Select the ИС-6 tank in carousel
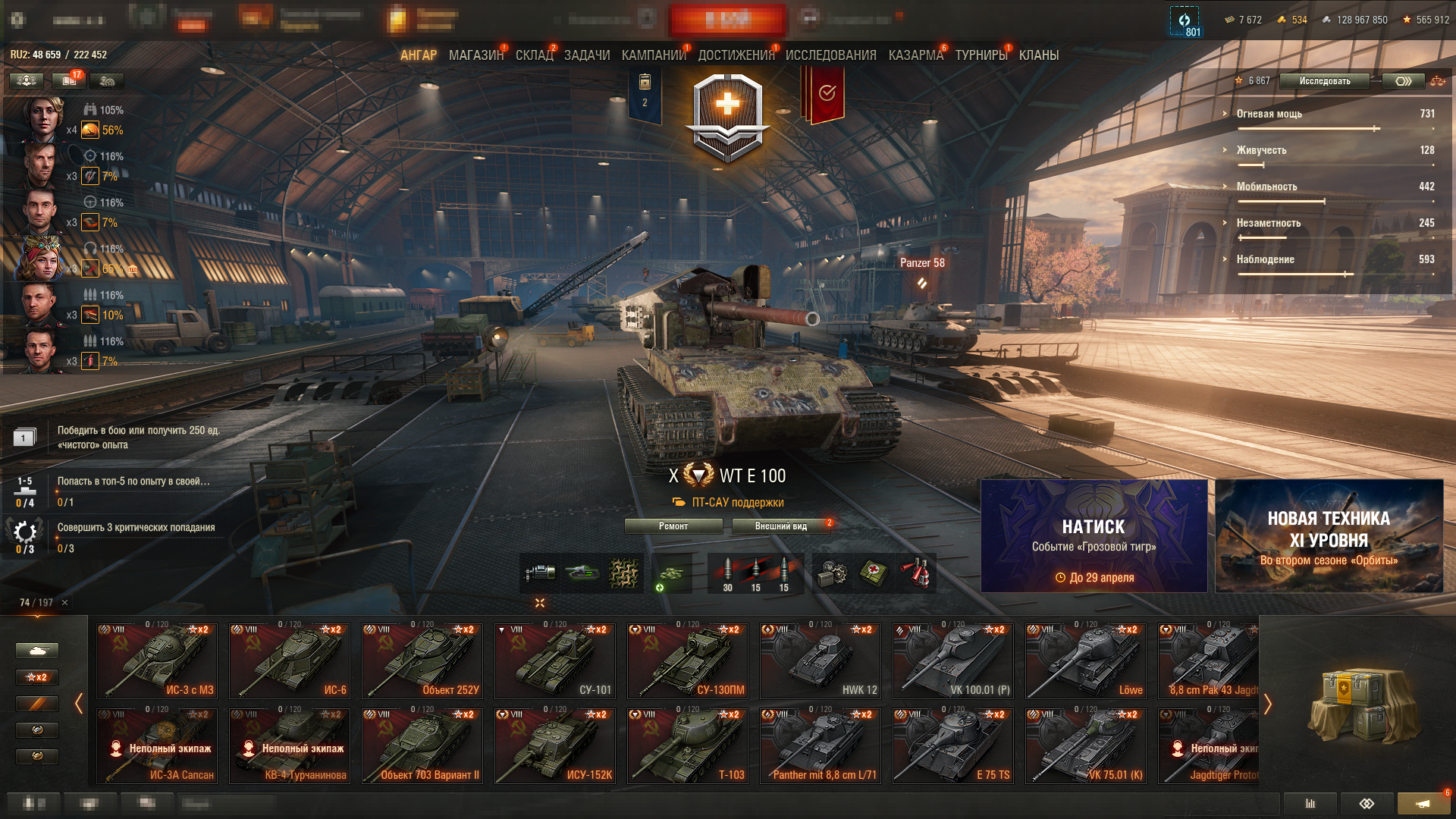The height and width of the screenshot is (819, 1456). (290, 661)
